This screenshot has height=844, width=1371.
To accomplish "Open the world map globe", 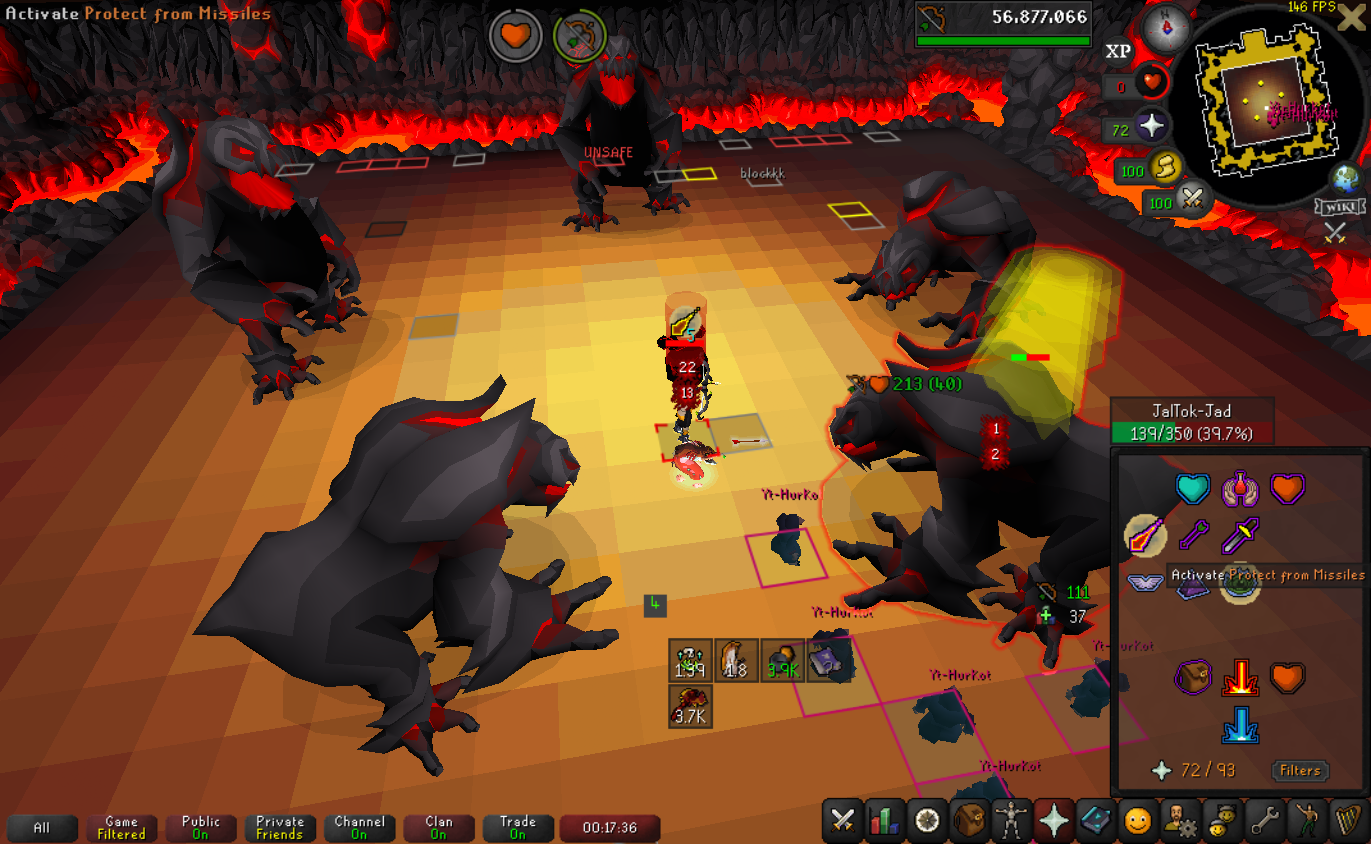I will [x=1345, y=178].
